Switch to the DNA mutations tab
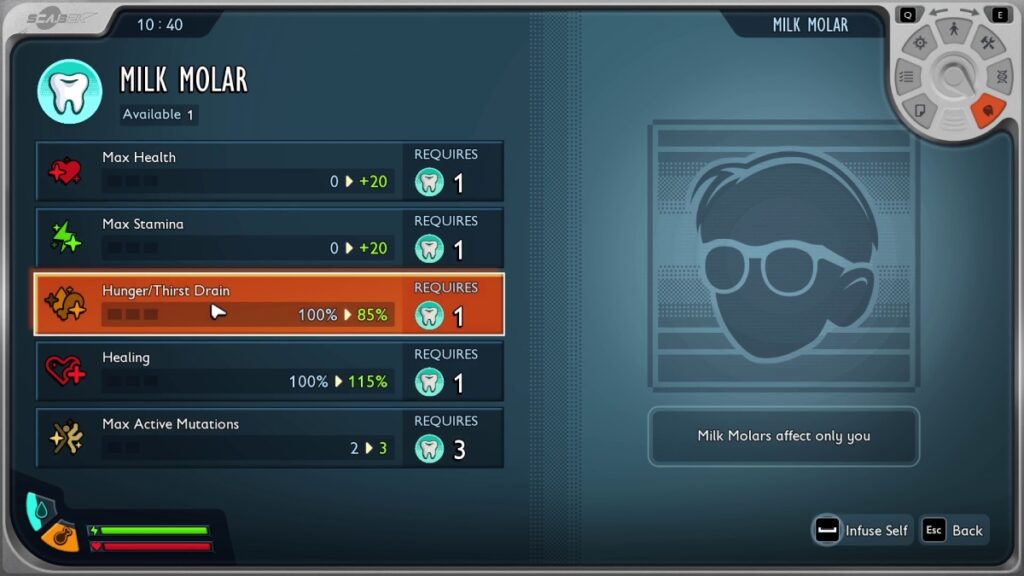Viewport: 1024px width, 576px height. tap(999, 76)
